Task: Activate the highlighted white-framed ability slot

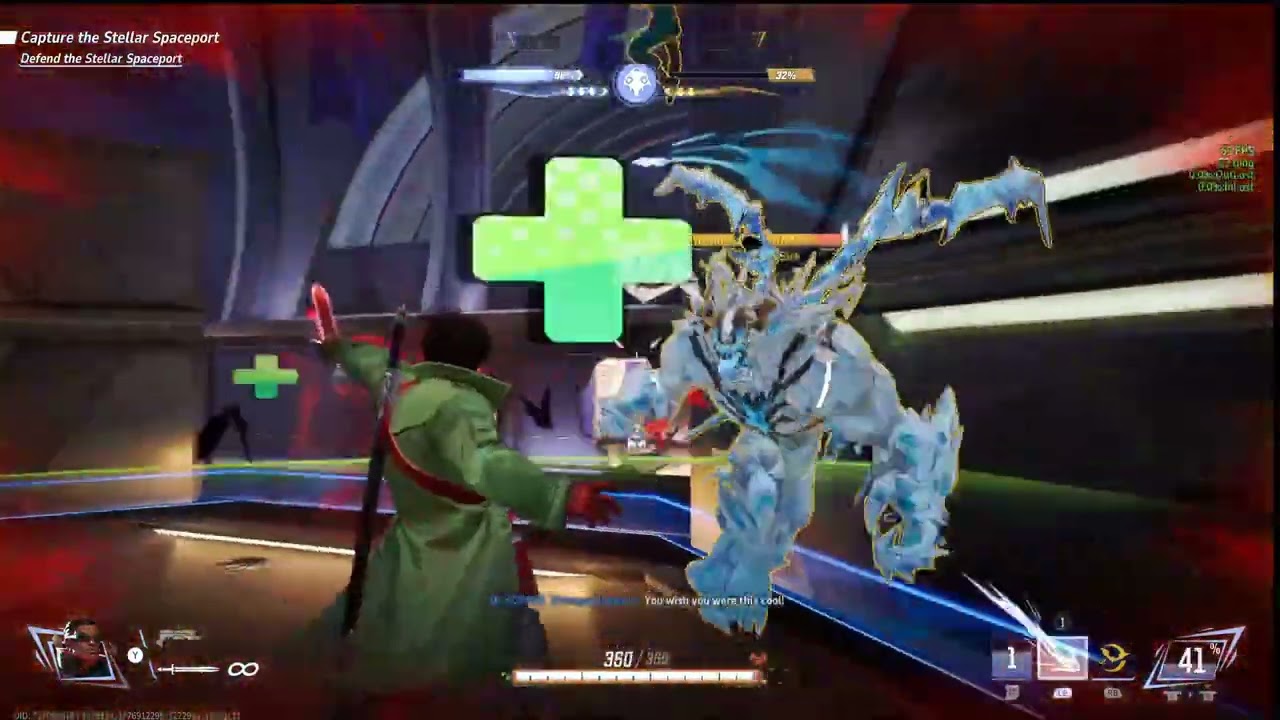Action: coord(1061,659)
